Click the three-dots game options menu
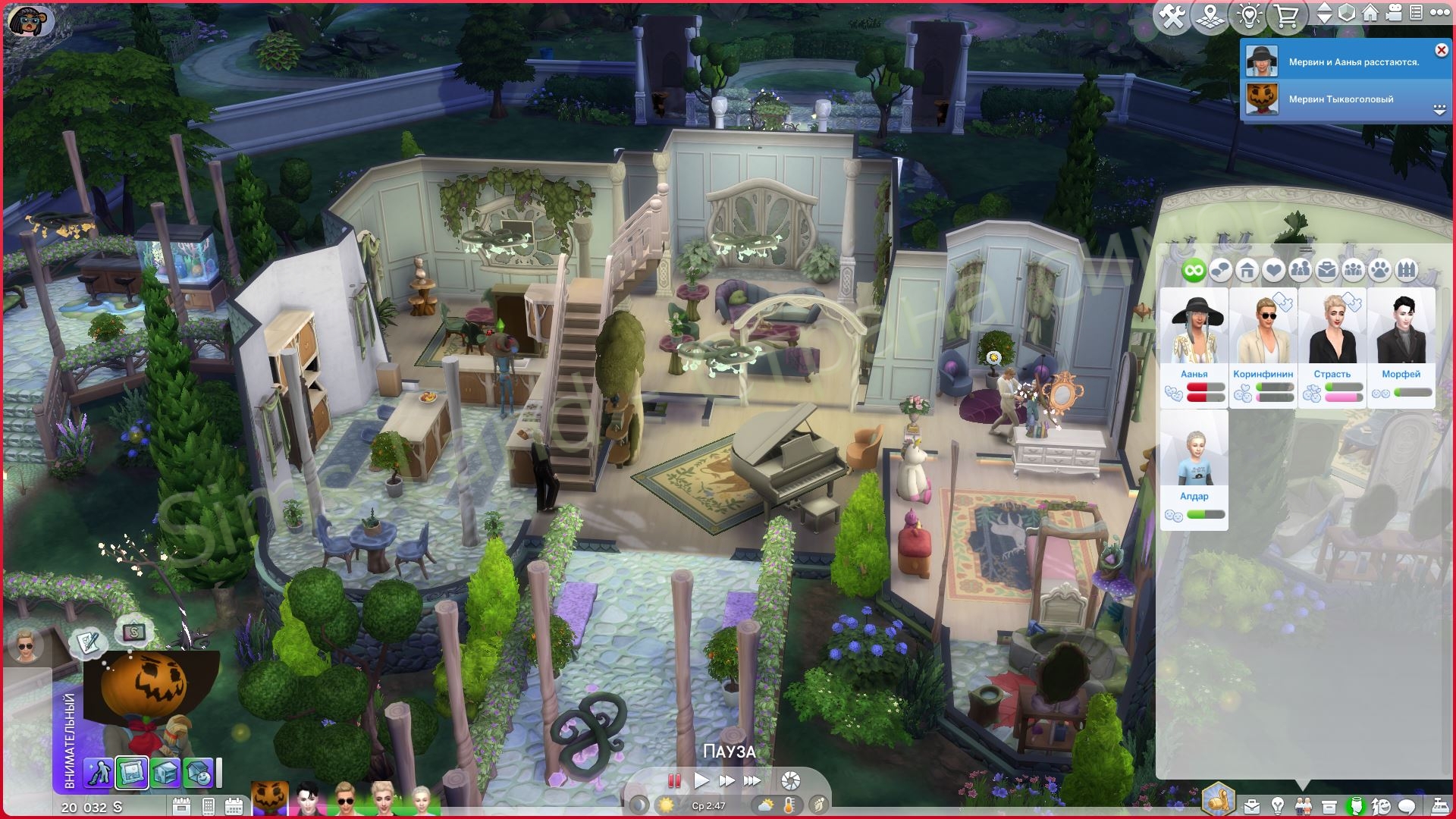The image size is (1456, 819). pyautogui.click(x=1439, y=13)
